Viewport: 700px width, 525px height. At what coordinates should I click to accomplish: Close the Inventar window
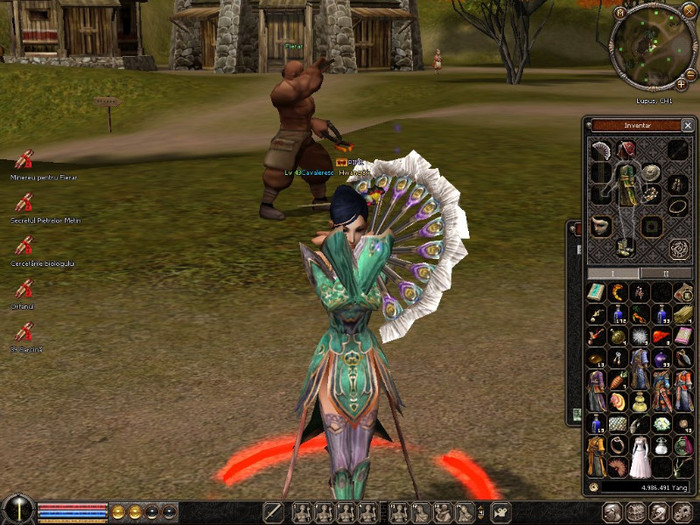(687, 126)
